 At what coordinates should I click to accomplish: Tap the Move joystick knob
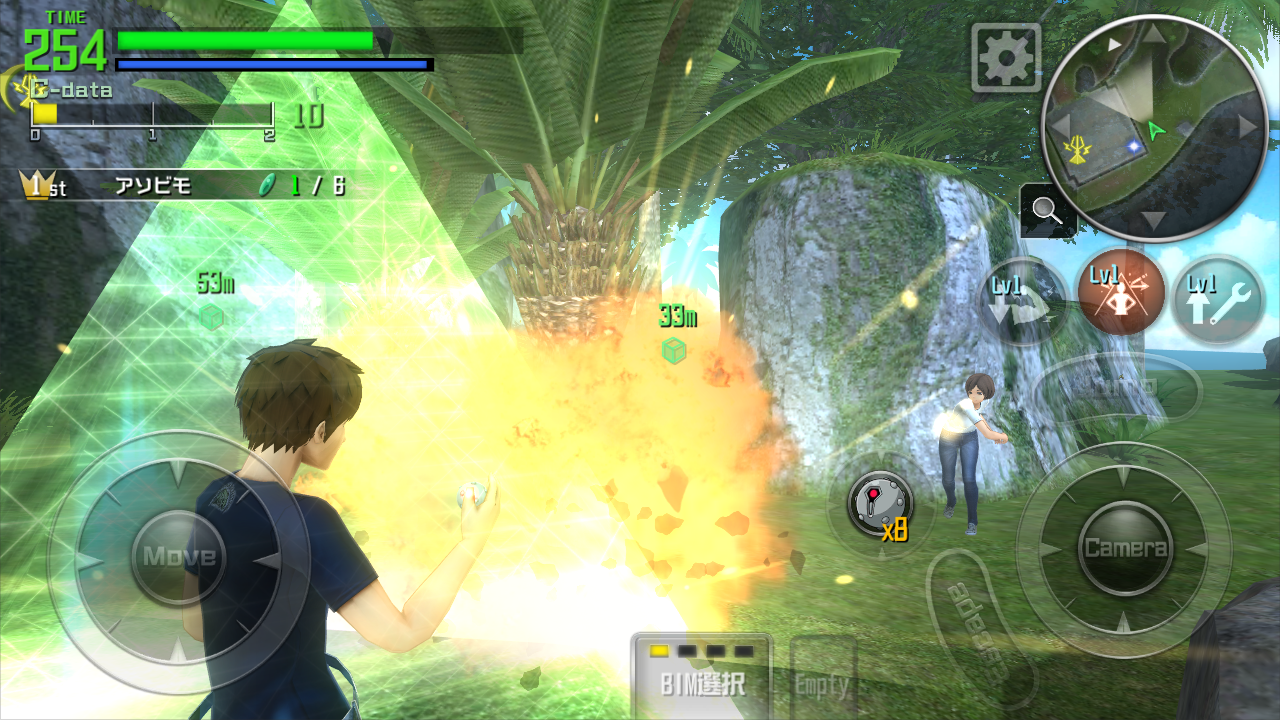coord(179,556)
